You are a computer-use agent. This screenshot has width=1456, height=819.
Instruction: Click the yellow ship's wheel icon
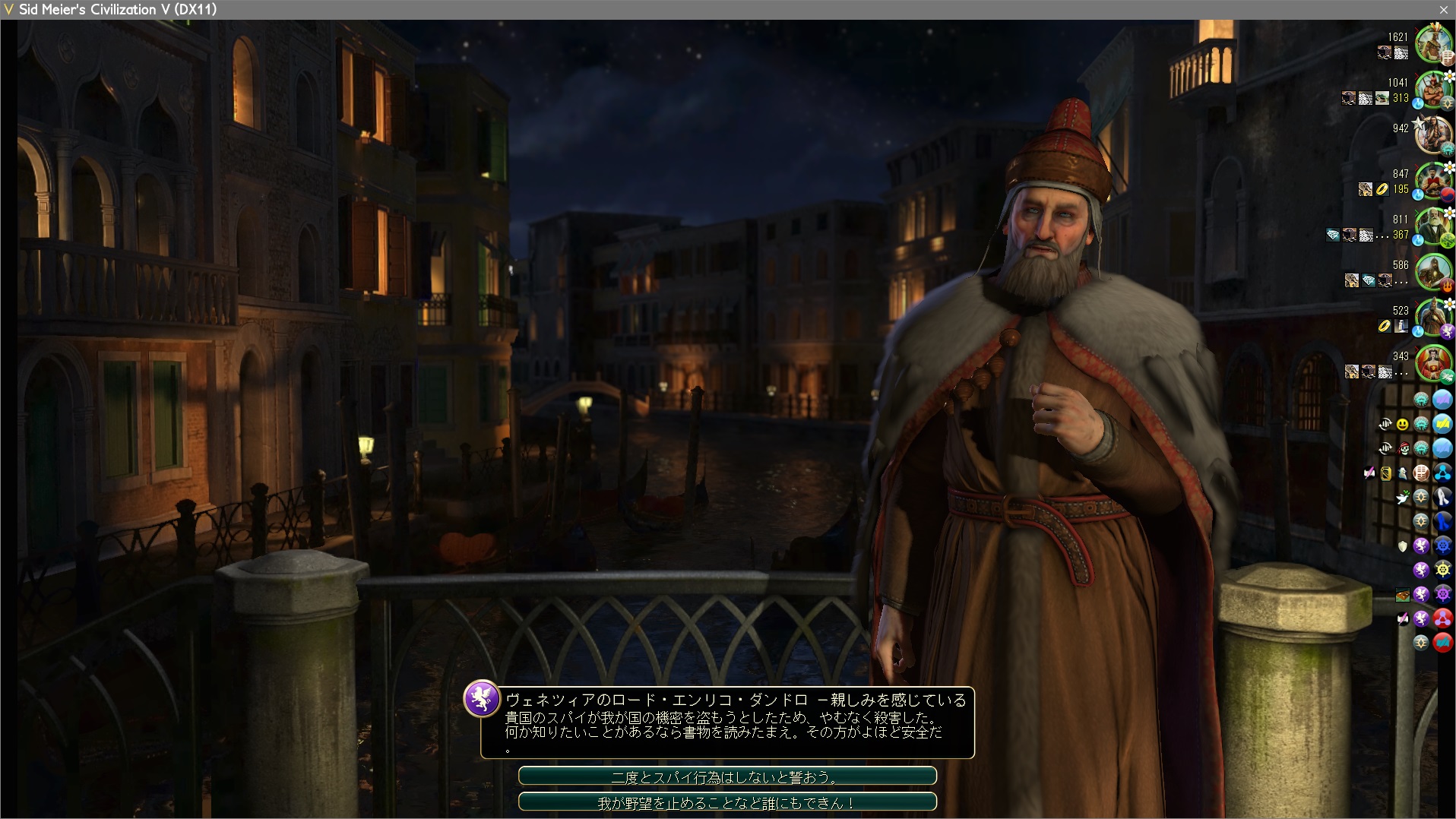(x=1442, y=570)
